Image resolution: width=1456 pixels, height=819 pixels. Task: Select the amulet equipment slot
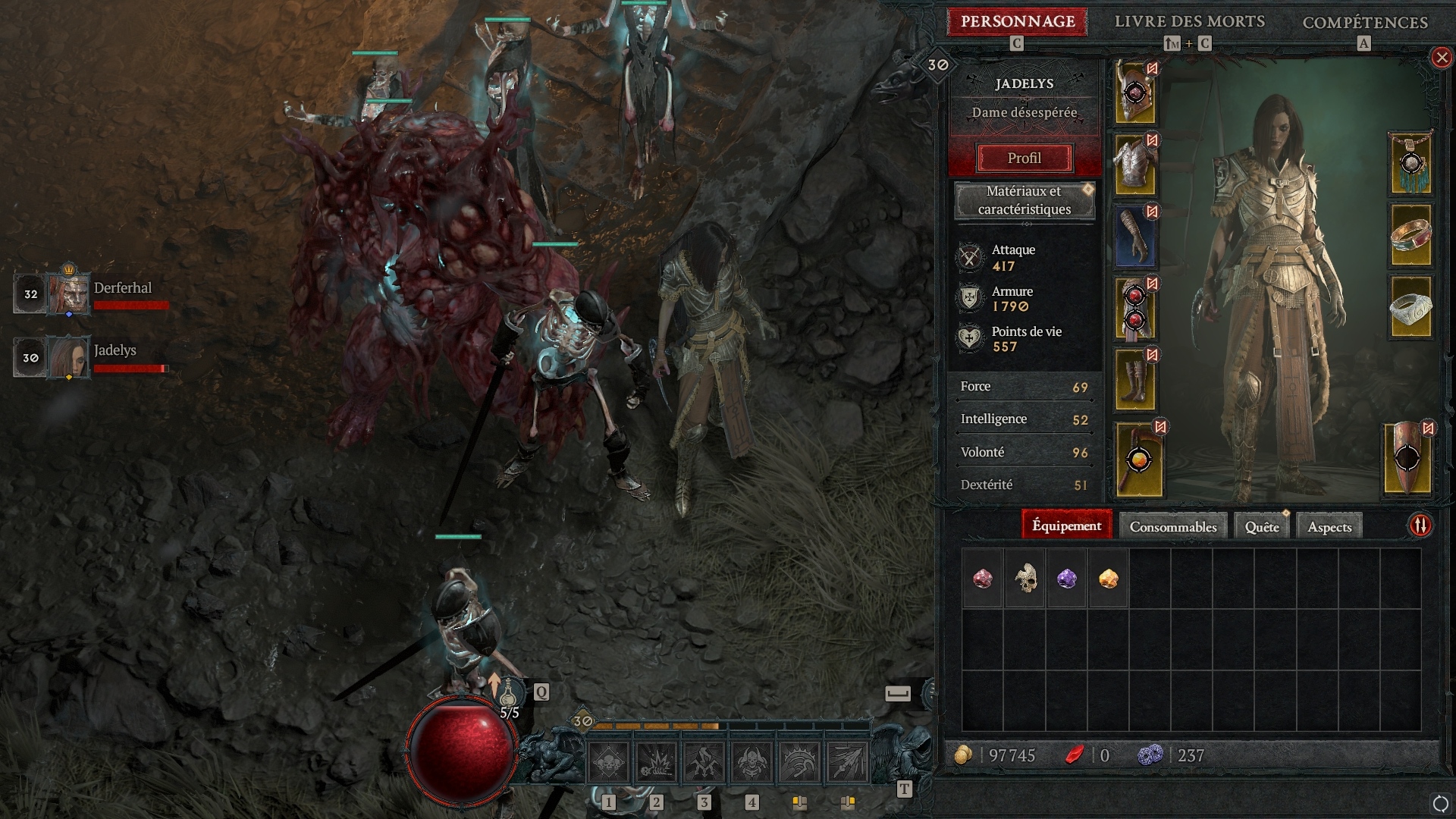[1410, 164]
